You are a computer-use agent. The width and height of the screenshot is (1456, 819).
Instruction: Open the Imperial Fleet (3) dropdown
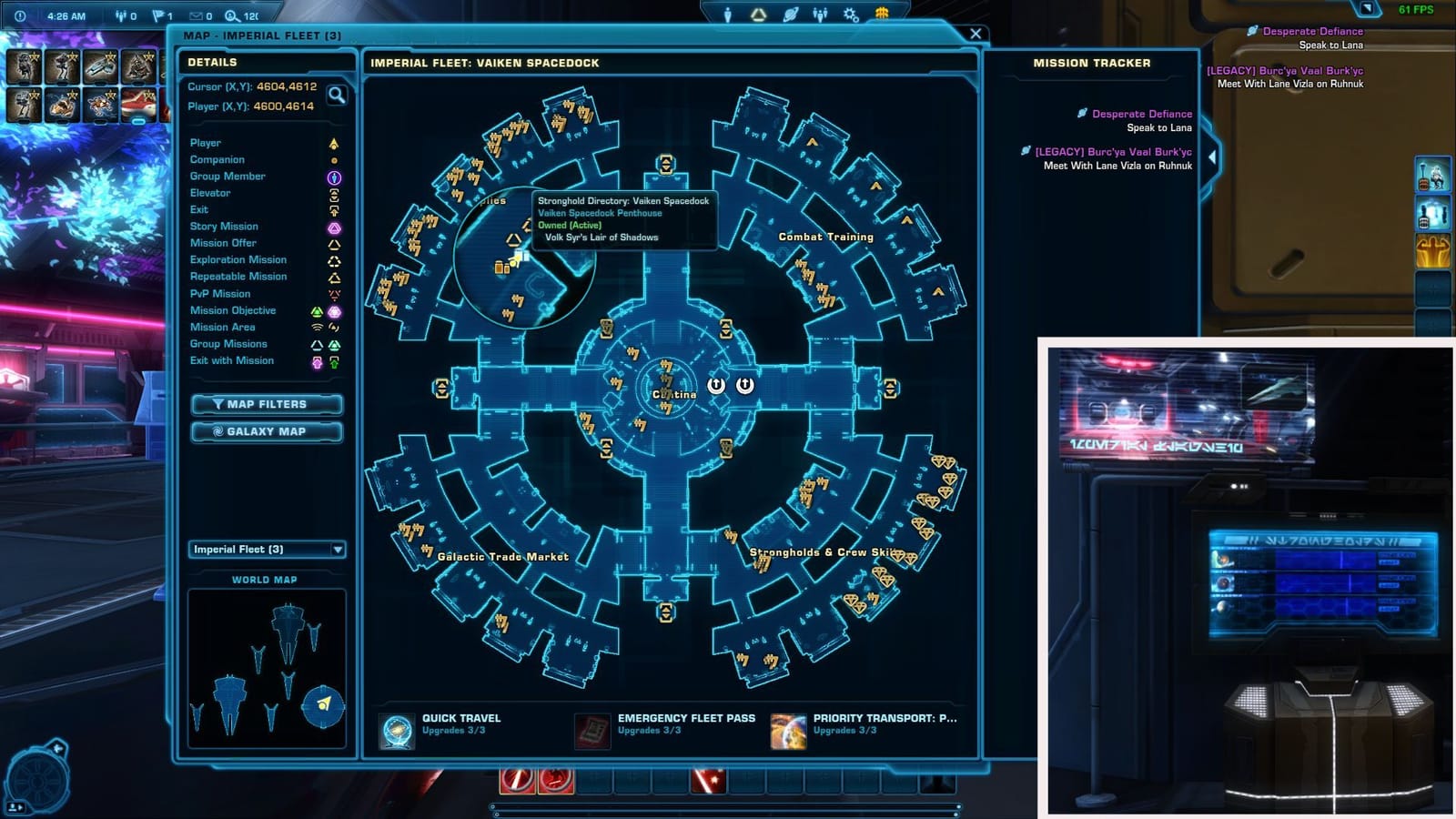tap(265, 550)
